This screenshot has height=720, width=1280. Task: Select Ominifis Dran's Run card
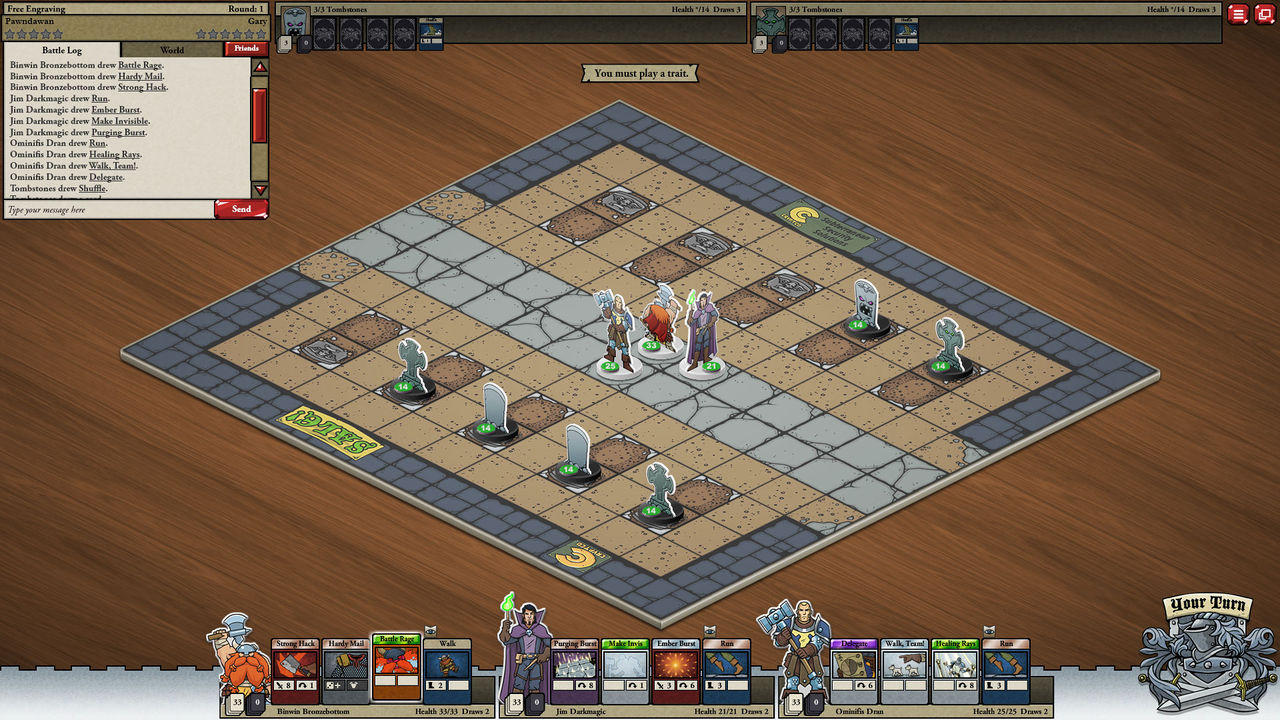1006,670
